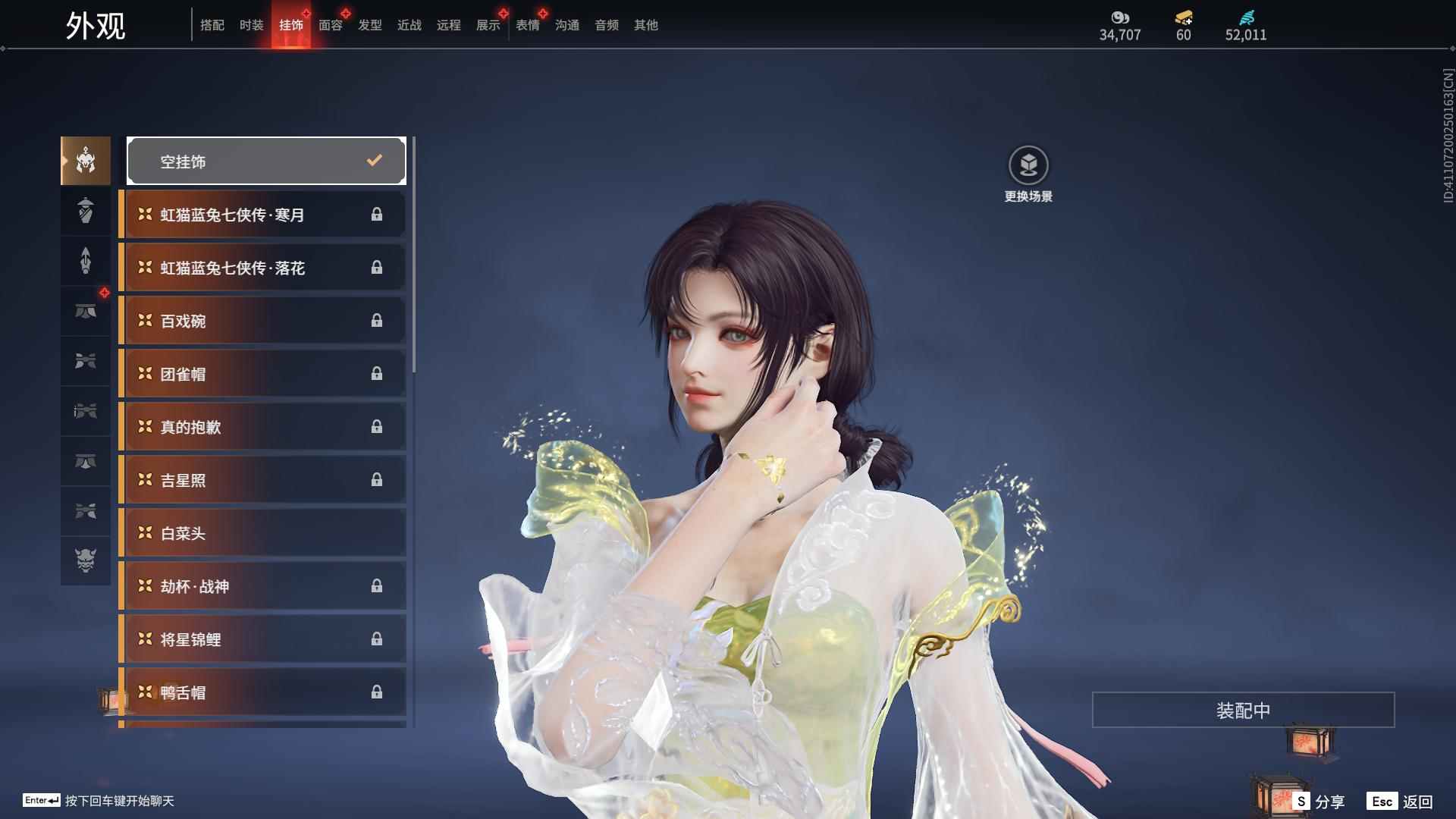The width and height of the screenshot is (1456, 819).
Task: Select the 面容 tab
Action: coord(330,25)
